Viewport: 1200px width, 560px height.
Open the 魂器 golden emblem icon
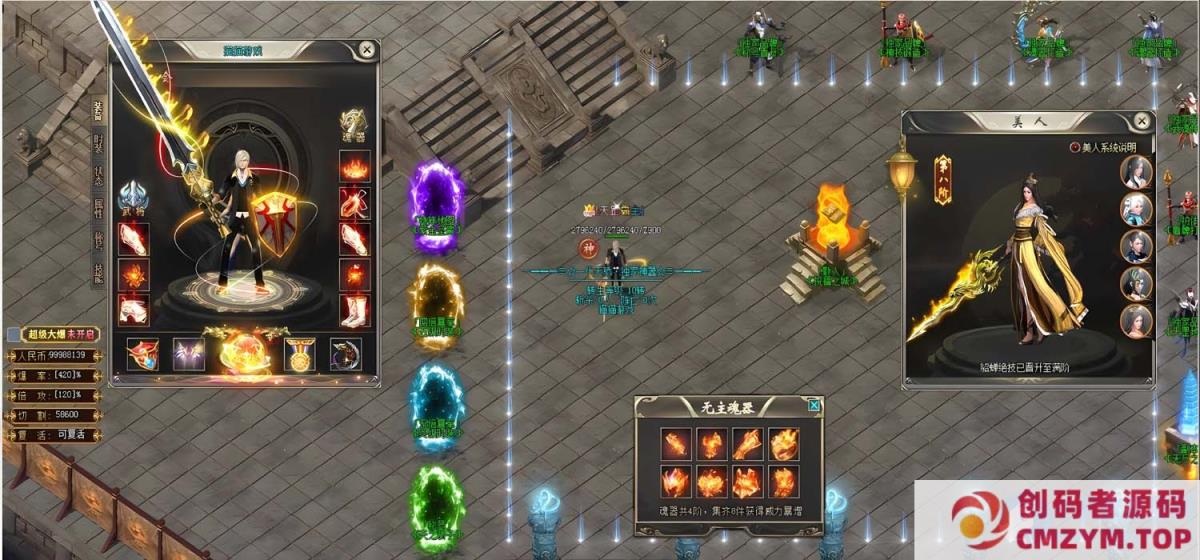click(x=353, y=125)
